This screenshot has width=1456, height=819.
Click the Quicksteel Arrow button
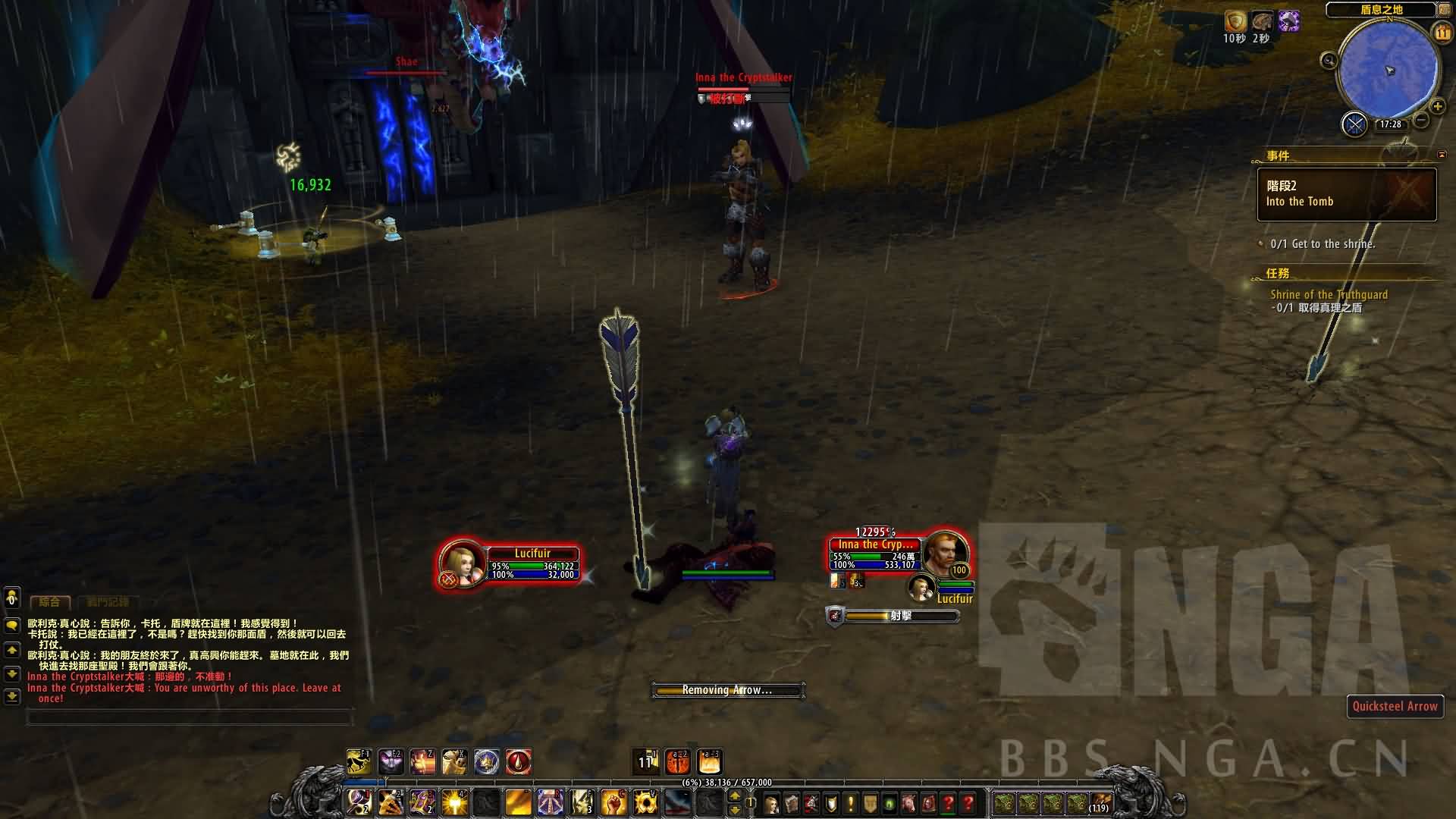point(1395,706)
